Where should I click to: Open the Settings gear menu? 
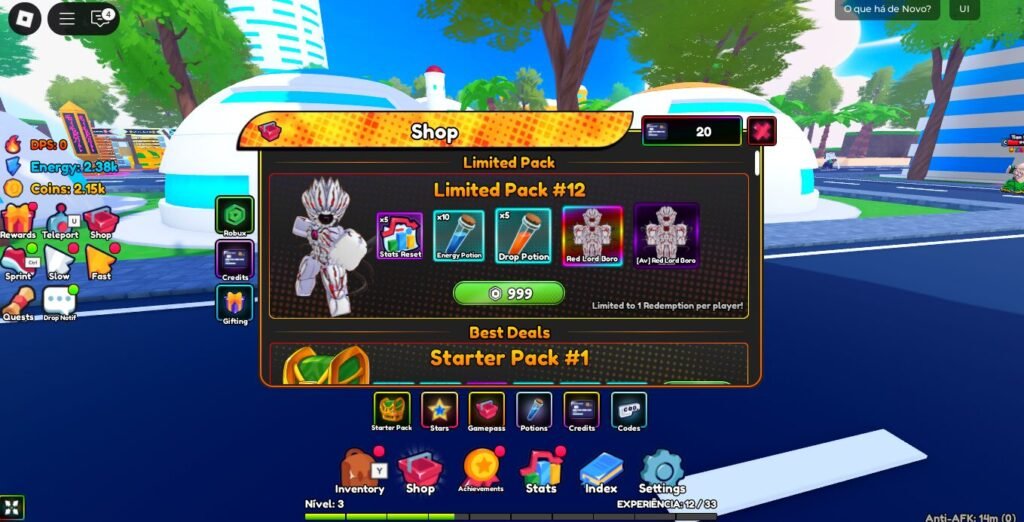coord(662,471)
